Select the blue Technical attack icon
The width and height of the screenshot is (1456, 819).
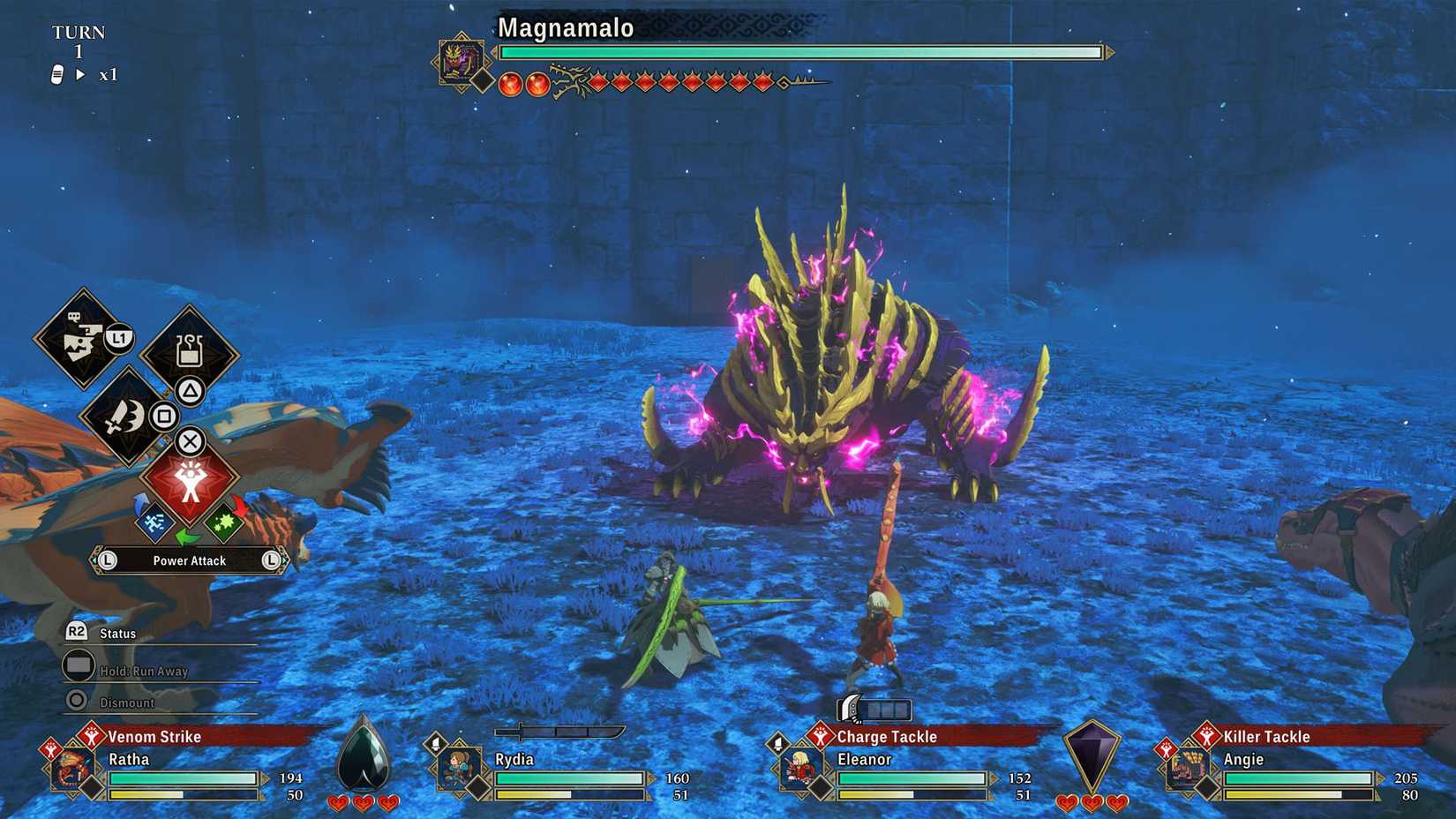[156, 522]
